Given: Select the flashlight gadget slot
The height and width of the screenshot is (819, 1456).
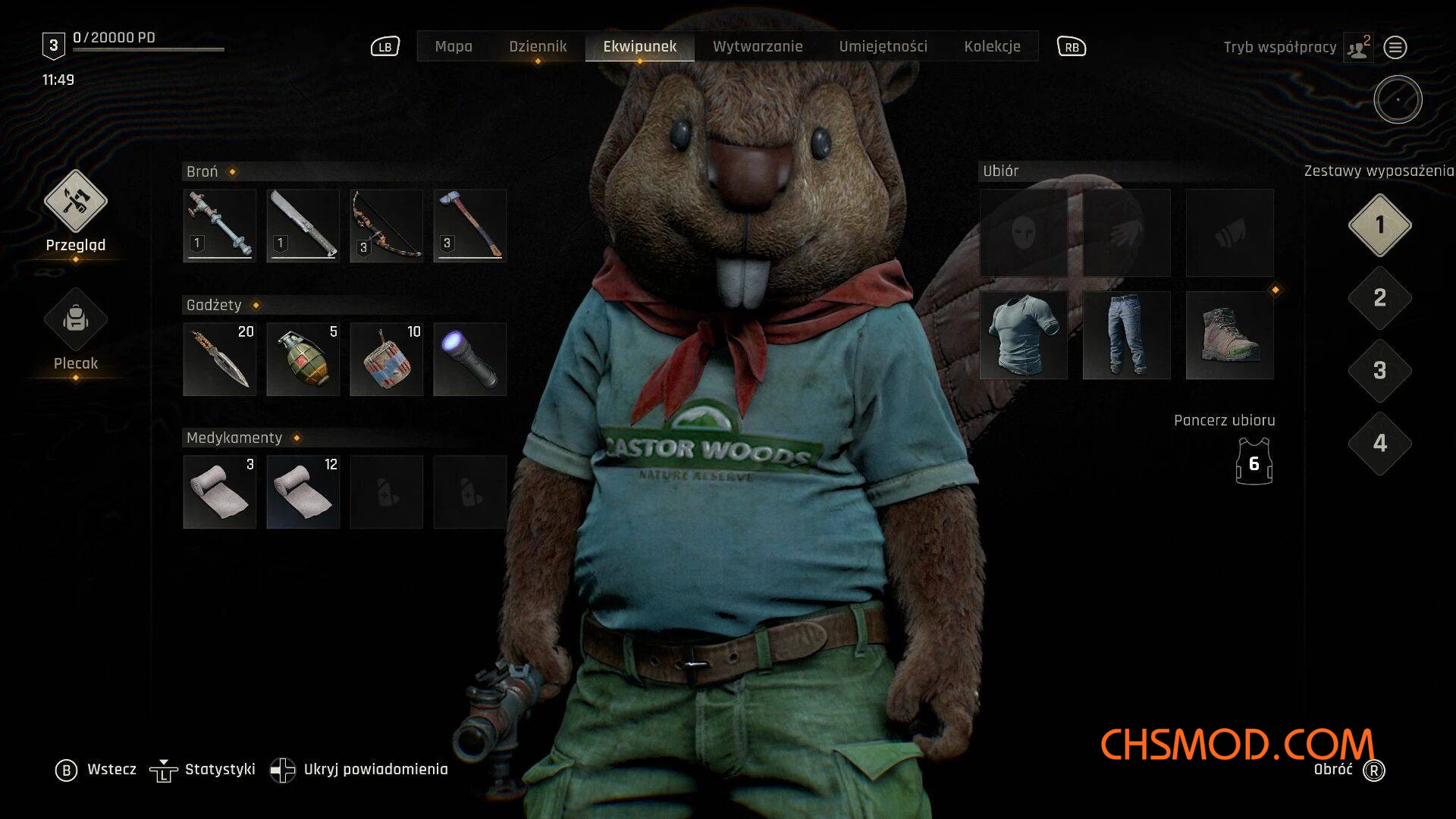Looking at the screenshot, I should (470, 359).
